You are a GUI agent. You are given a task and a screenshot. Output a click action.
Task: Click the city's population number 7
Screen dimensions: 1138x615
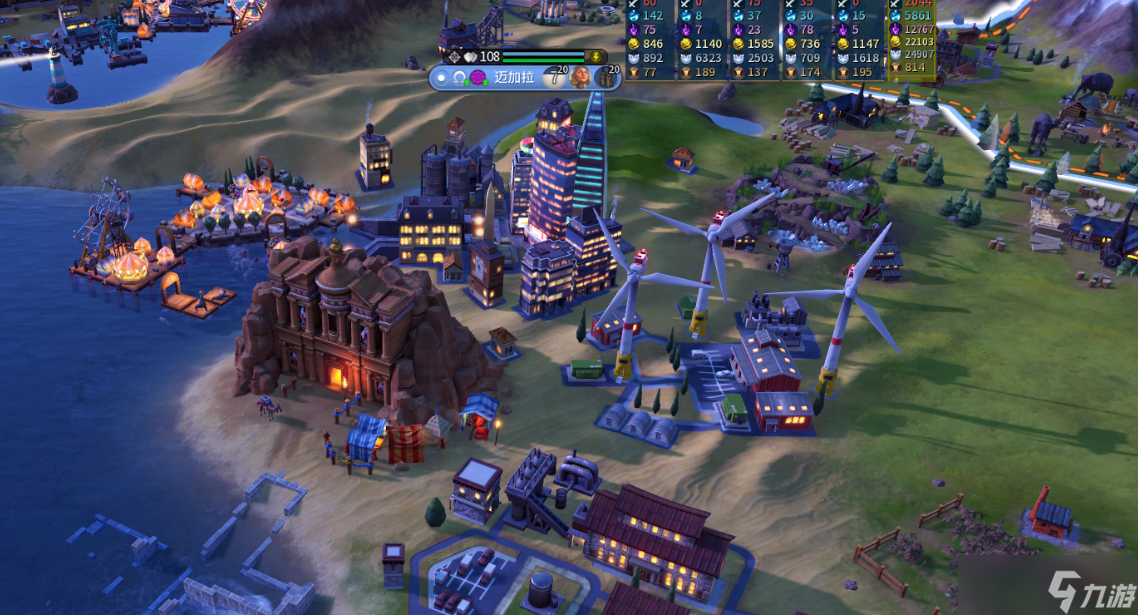coord(554,78)
